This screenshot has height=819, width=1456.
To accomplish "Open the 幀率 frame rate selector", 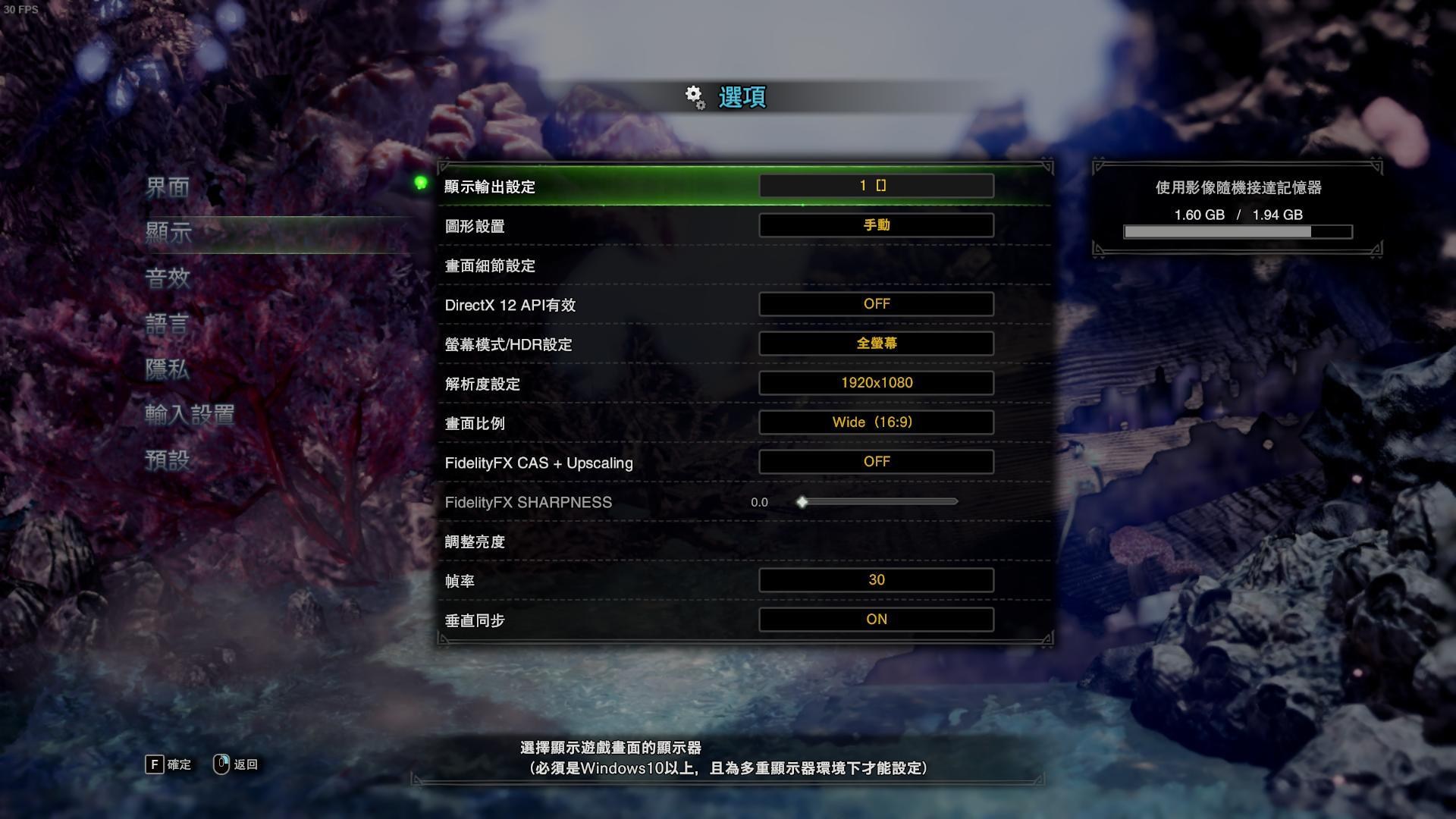I will coord(877,579).
